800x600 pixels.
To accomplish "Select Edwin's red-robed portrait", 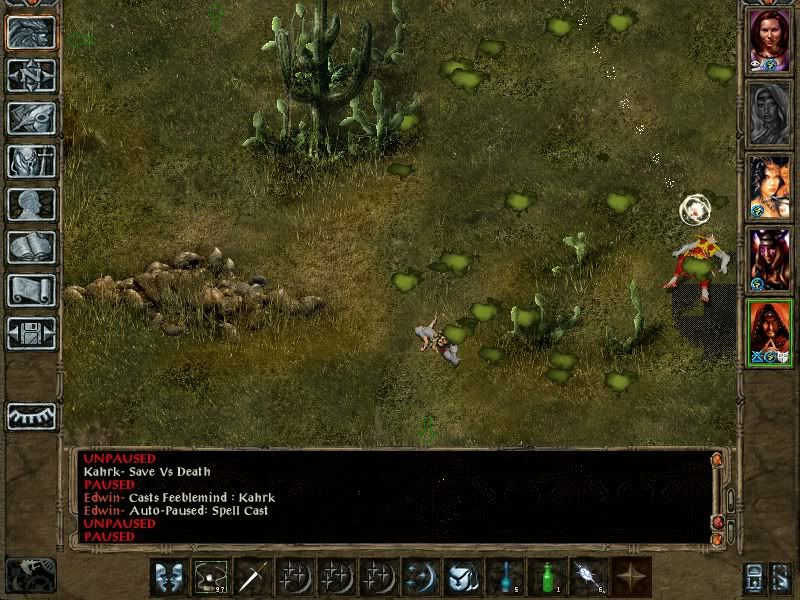I will coord(770,333).
